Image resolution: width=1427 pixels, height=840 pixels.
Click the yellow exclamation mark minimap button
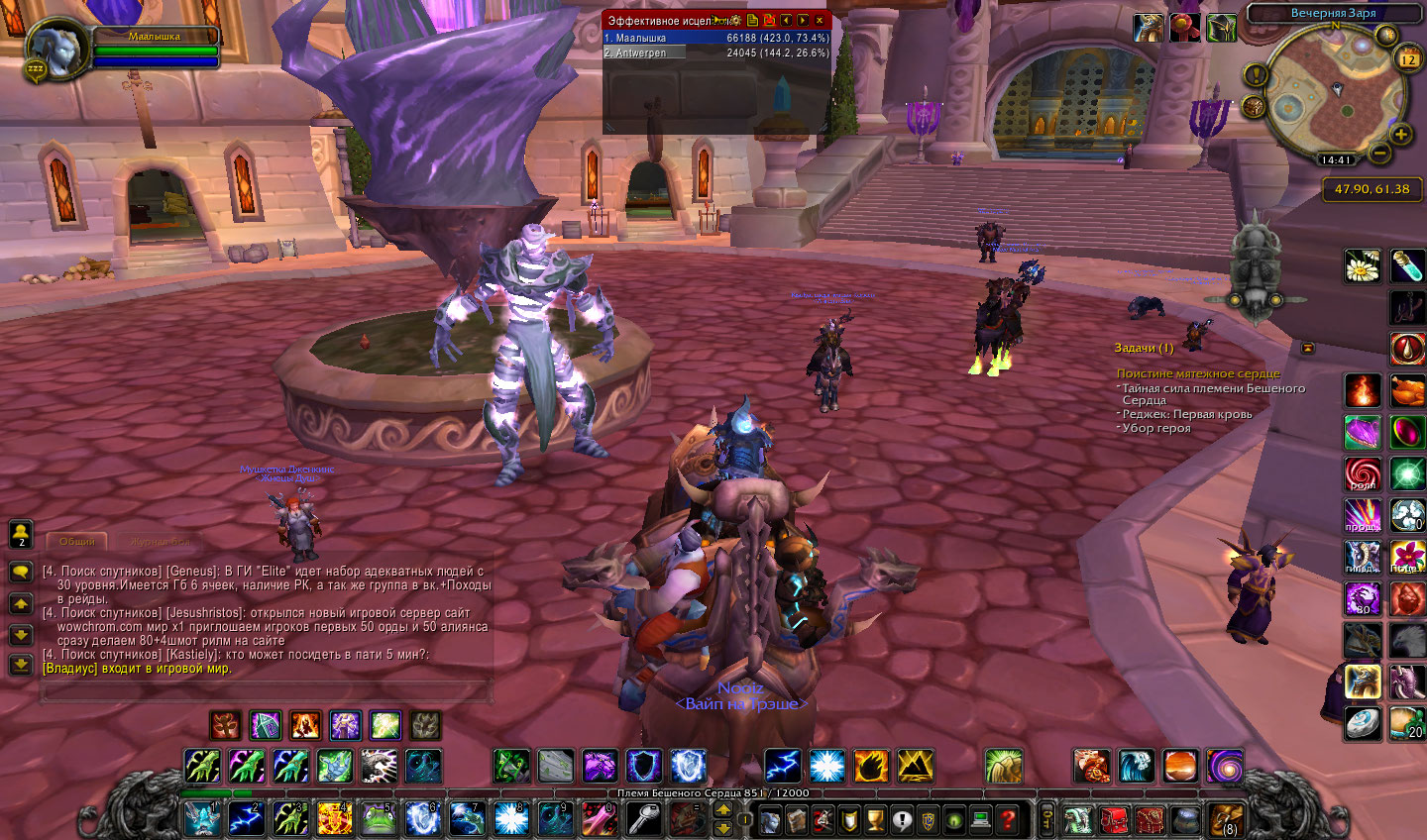(1256, 75)
